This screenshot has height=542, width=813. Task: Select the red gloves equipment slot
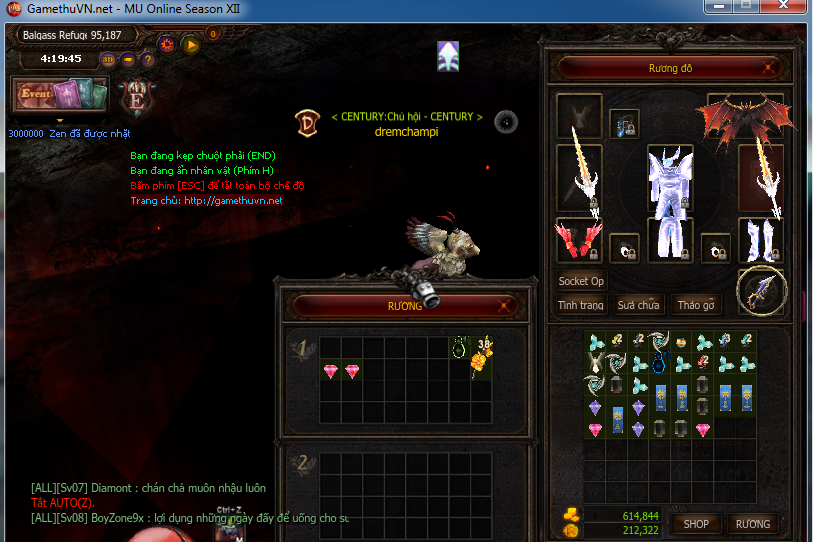[579, 240]
